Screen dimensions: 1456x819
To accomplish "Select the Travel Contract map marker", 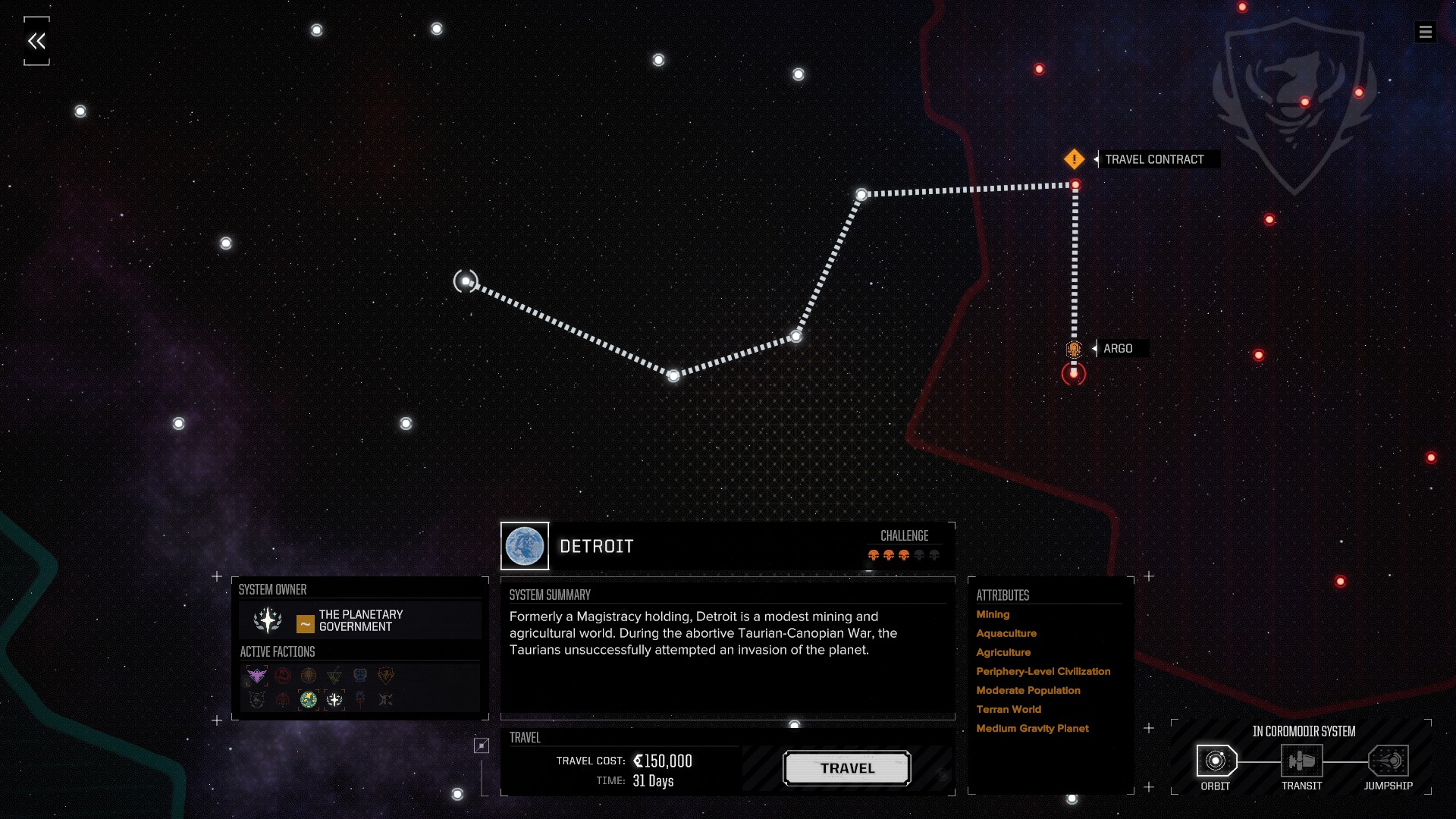I will 1074,159.
